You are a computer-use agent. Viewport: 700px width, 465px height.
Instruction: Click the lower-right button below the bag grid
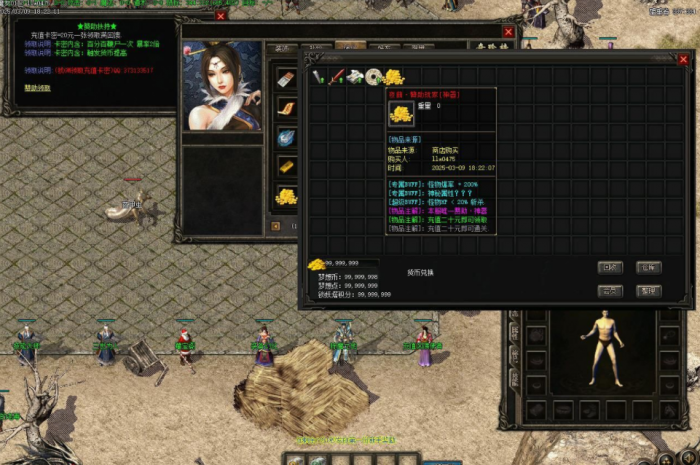point(650,291)
